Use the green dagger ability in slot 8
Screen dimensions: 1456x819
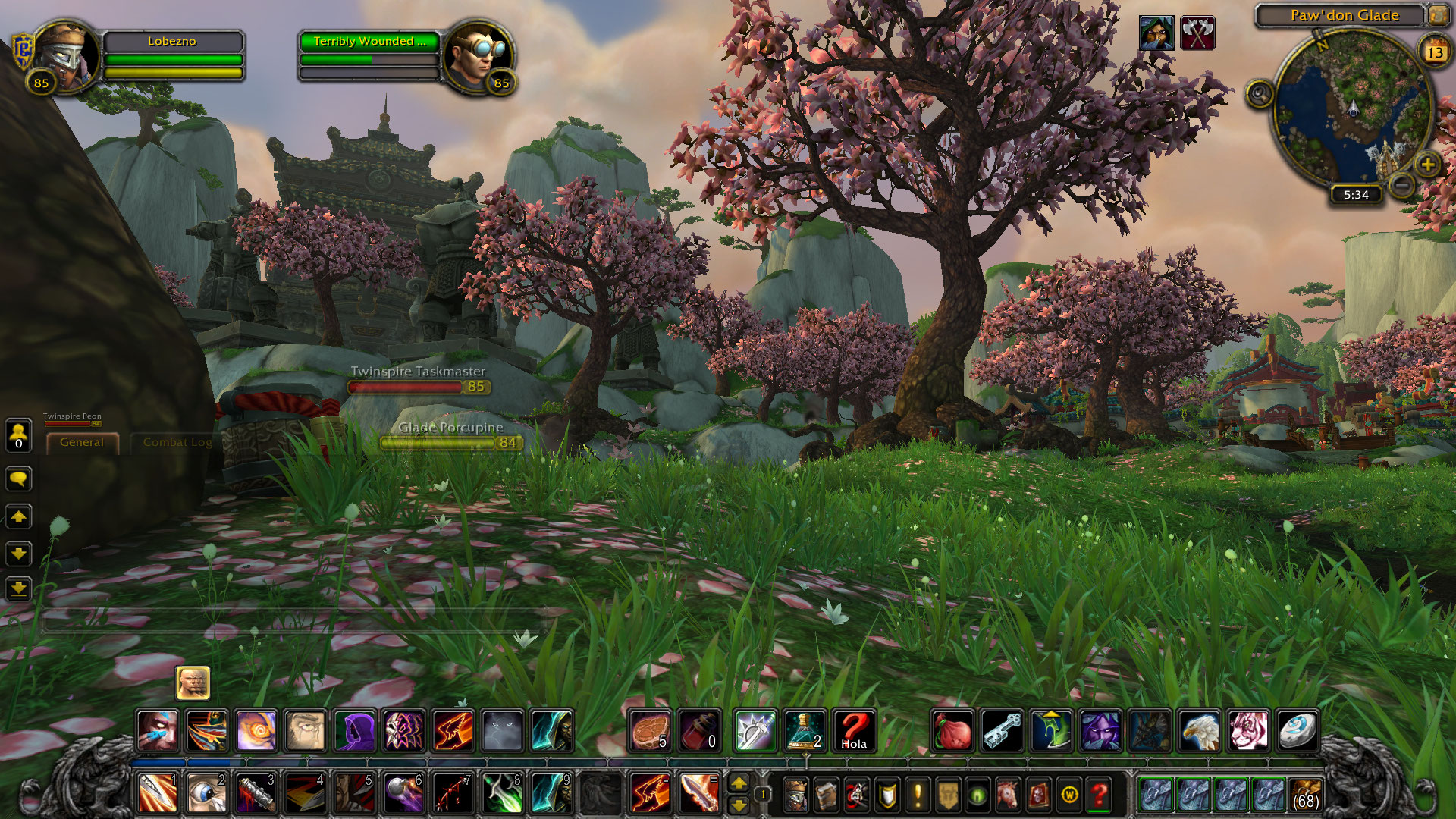coord(502,795)
